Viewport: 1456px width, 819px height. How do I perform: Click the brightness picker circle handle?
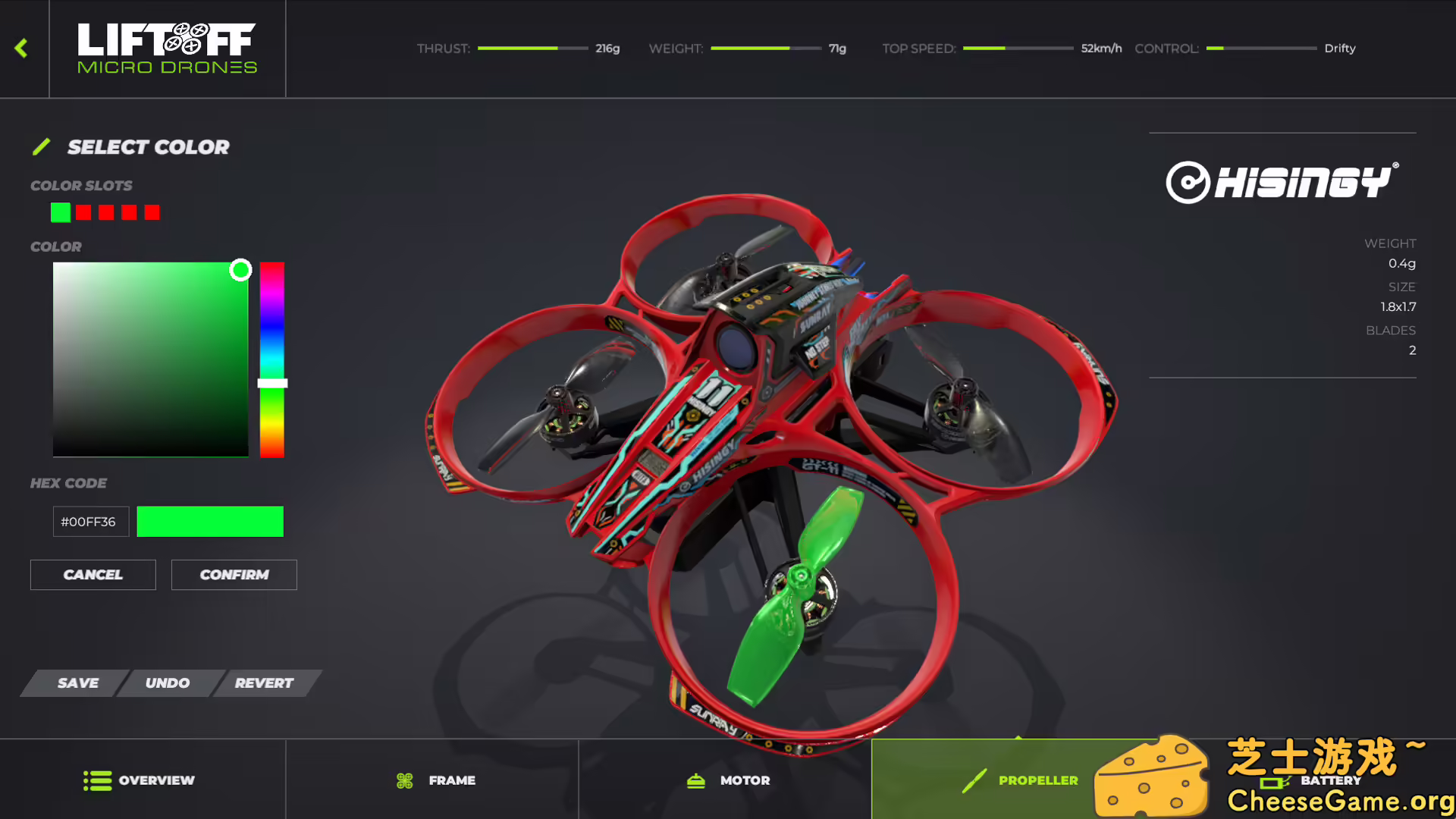[242, 269]
